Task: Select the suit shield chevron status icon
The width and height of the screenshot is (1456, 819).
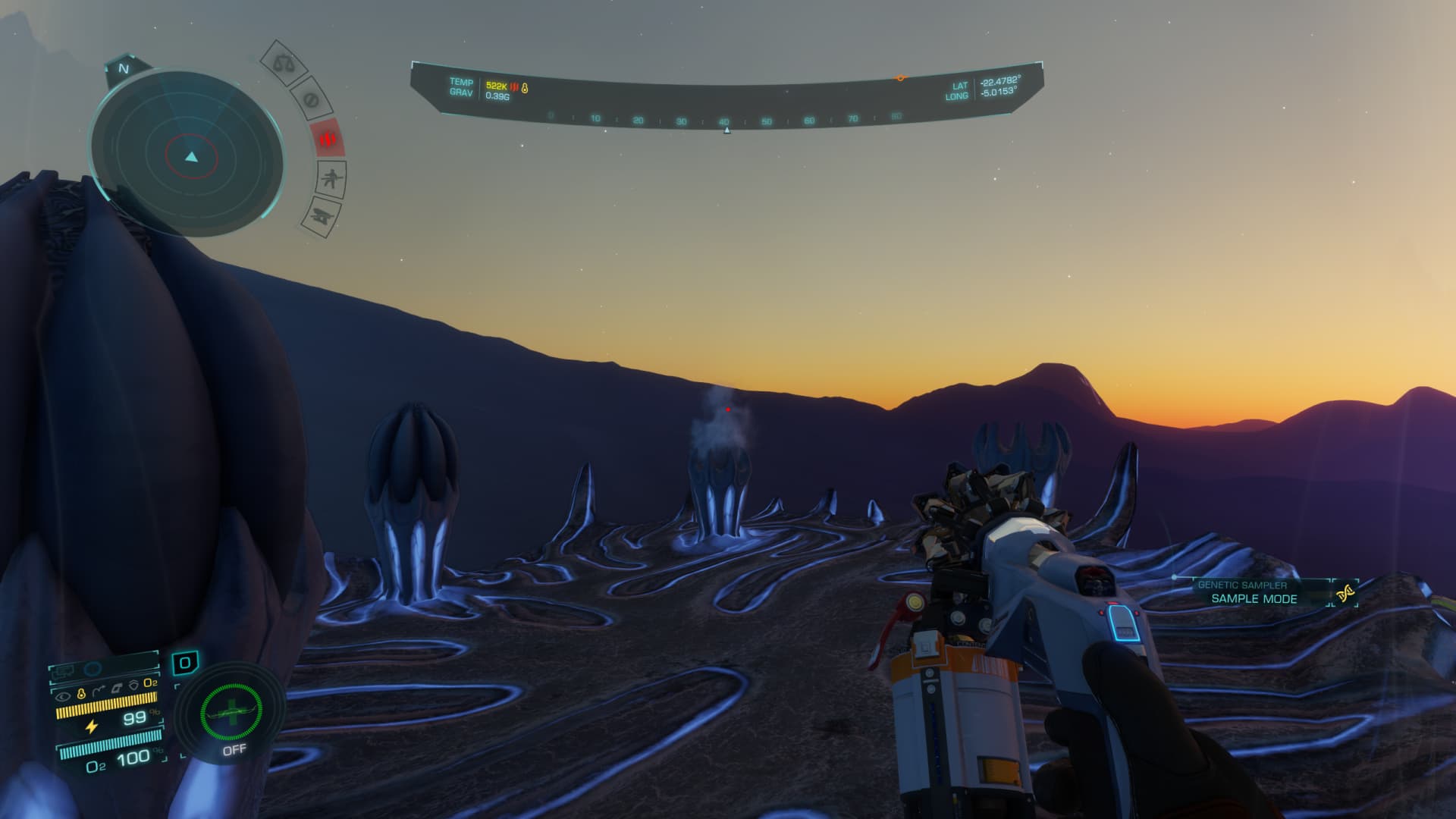Action: coord(134,685)
